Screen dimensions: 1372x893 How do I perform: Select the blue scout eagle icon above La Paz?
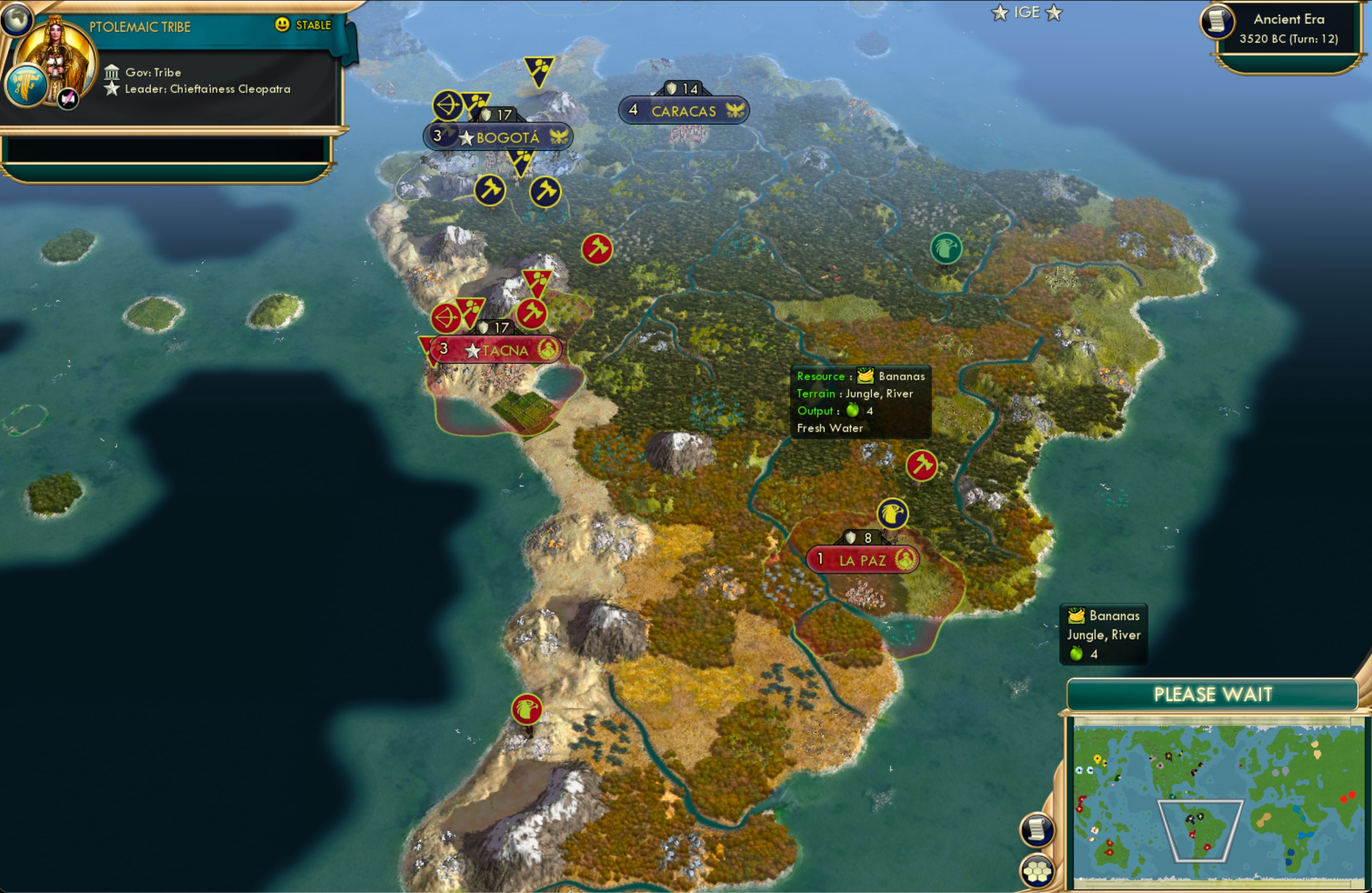892,515
